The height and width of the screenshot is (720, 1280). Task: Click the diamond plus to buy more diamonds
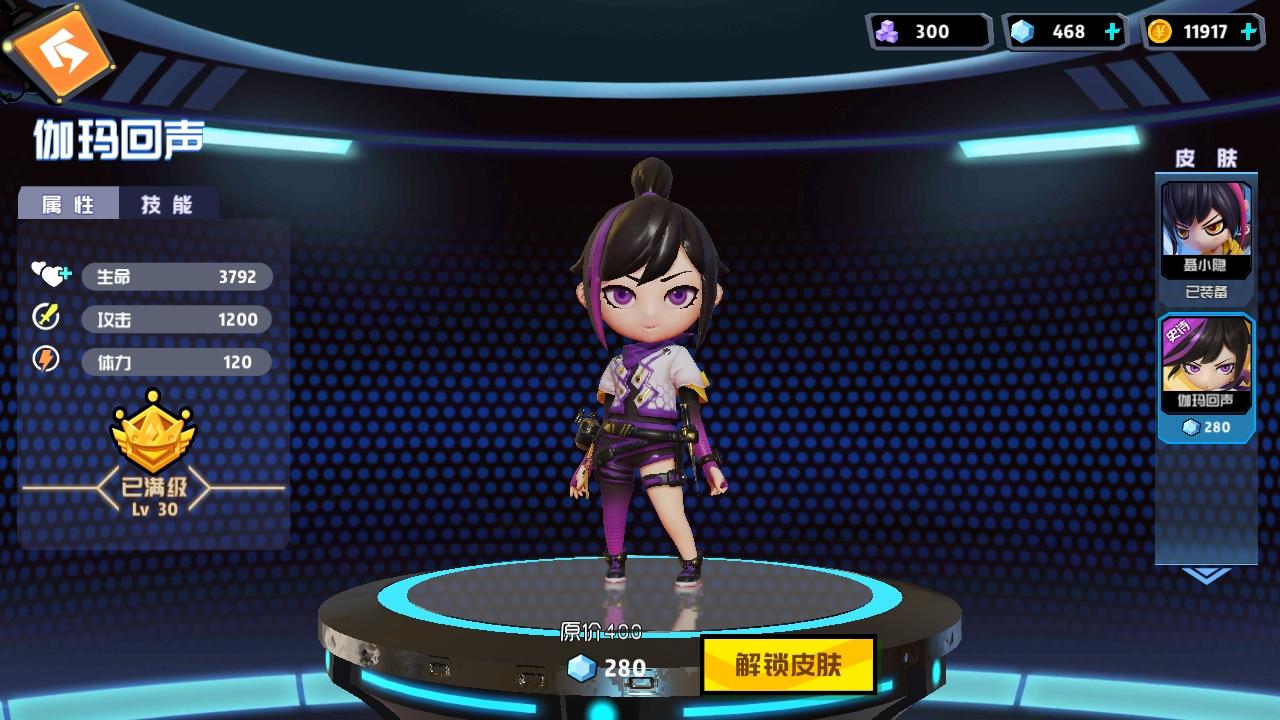(1110, 31)
